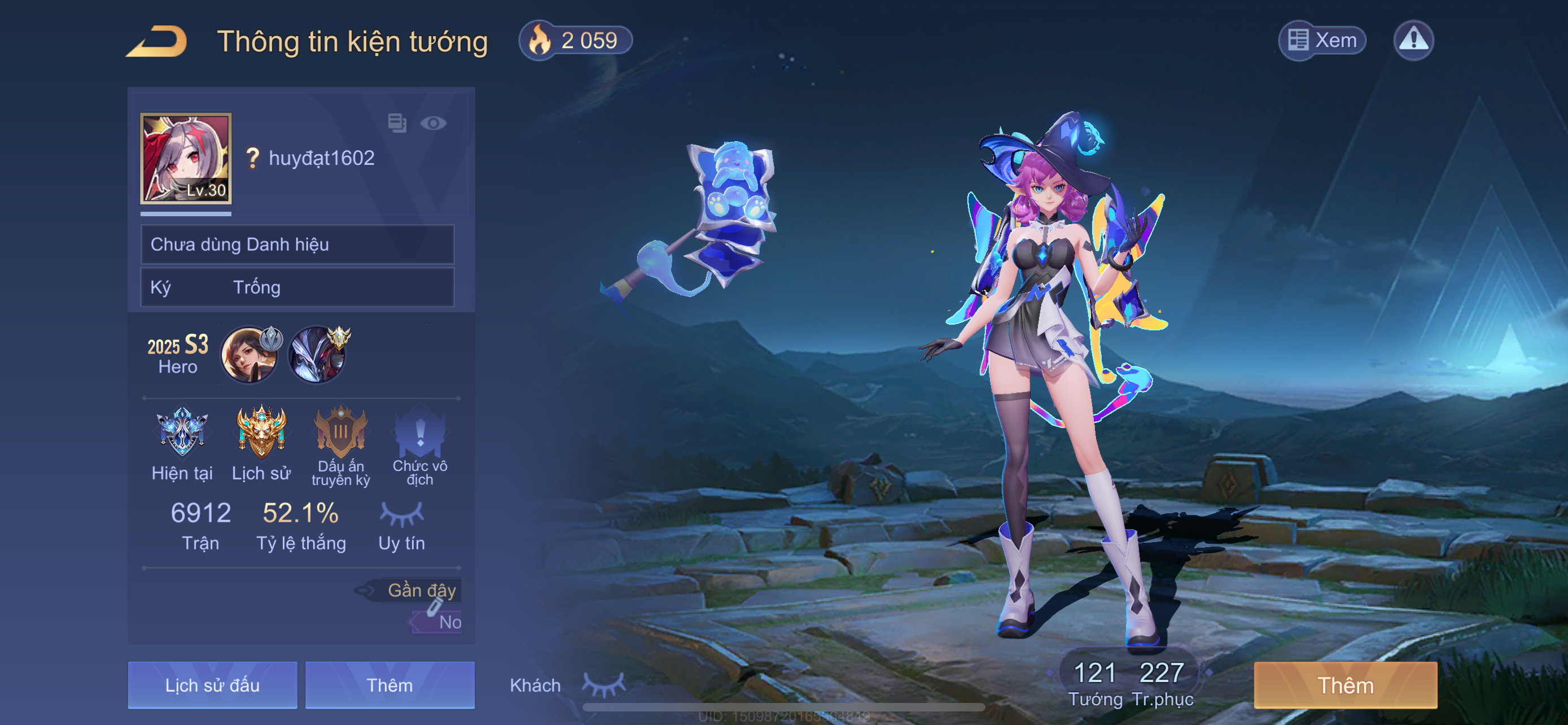Click the blue Thêm button

(x=389, y=685)
